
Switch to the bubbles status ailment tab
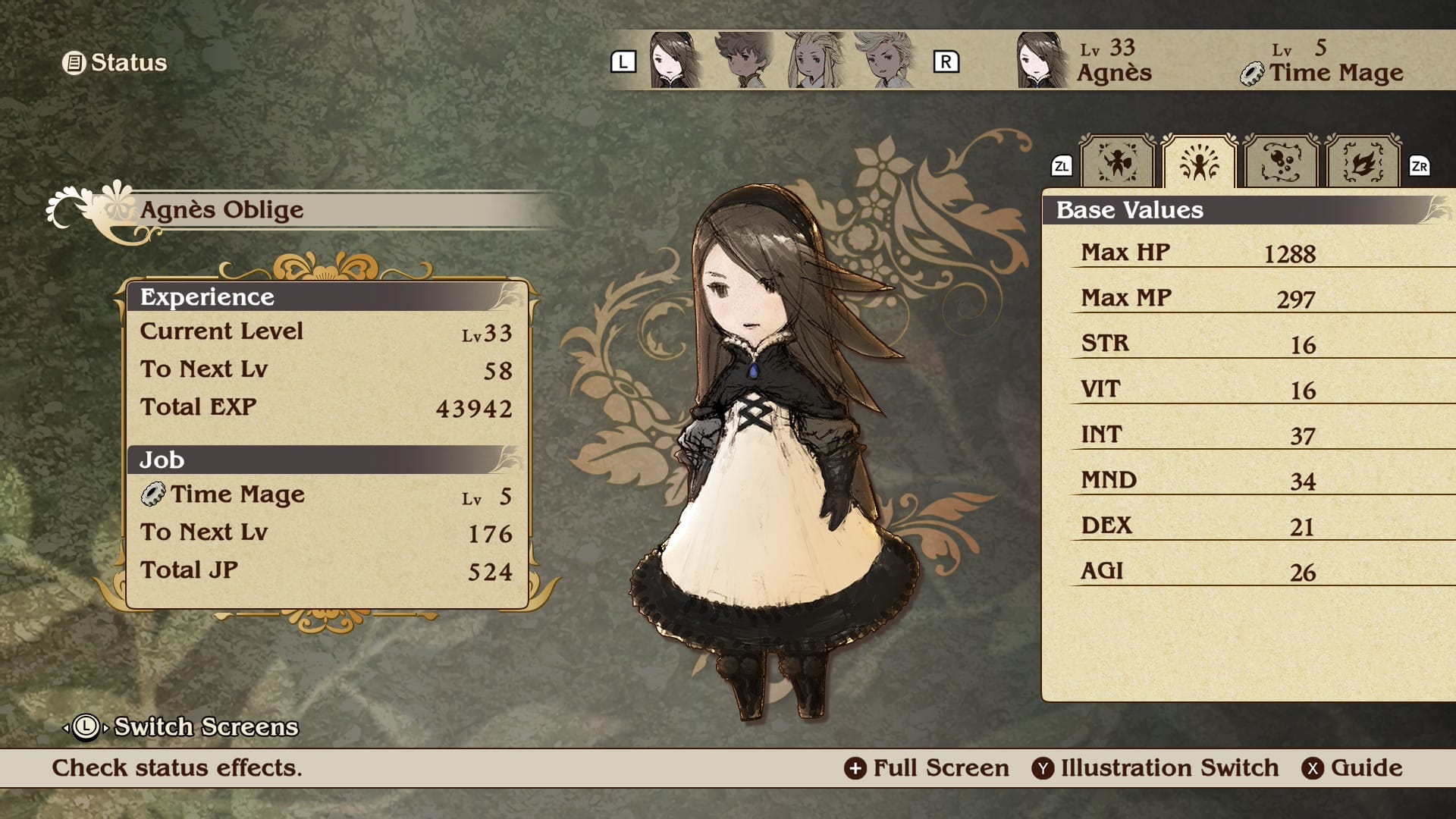(x=1281, y=162)
